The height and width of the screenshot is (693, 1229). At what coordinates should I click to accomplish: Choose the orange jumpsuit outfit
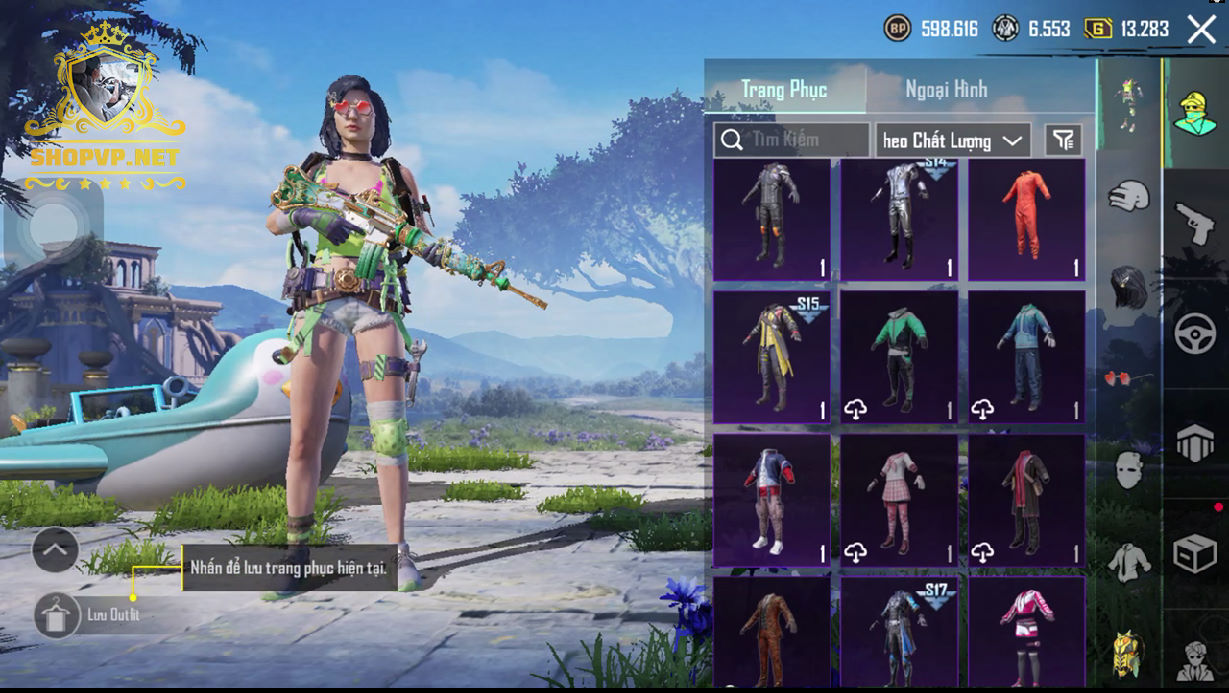click(1026, 220)
